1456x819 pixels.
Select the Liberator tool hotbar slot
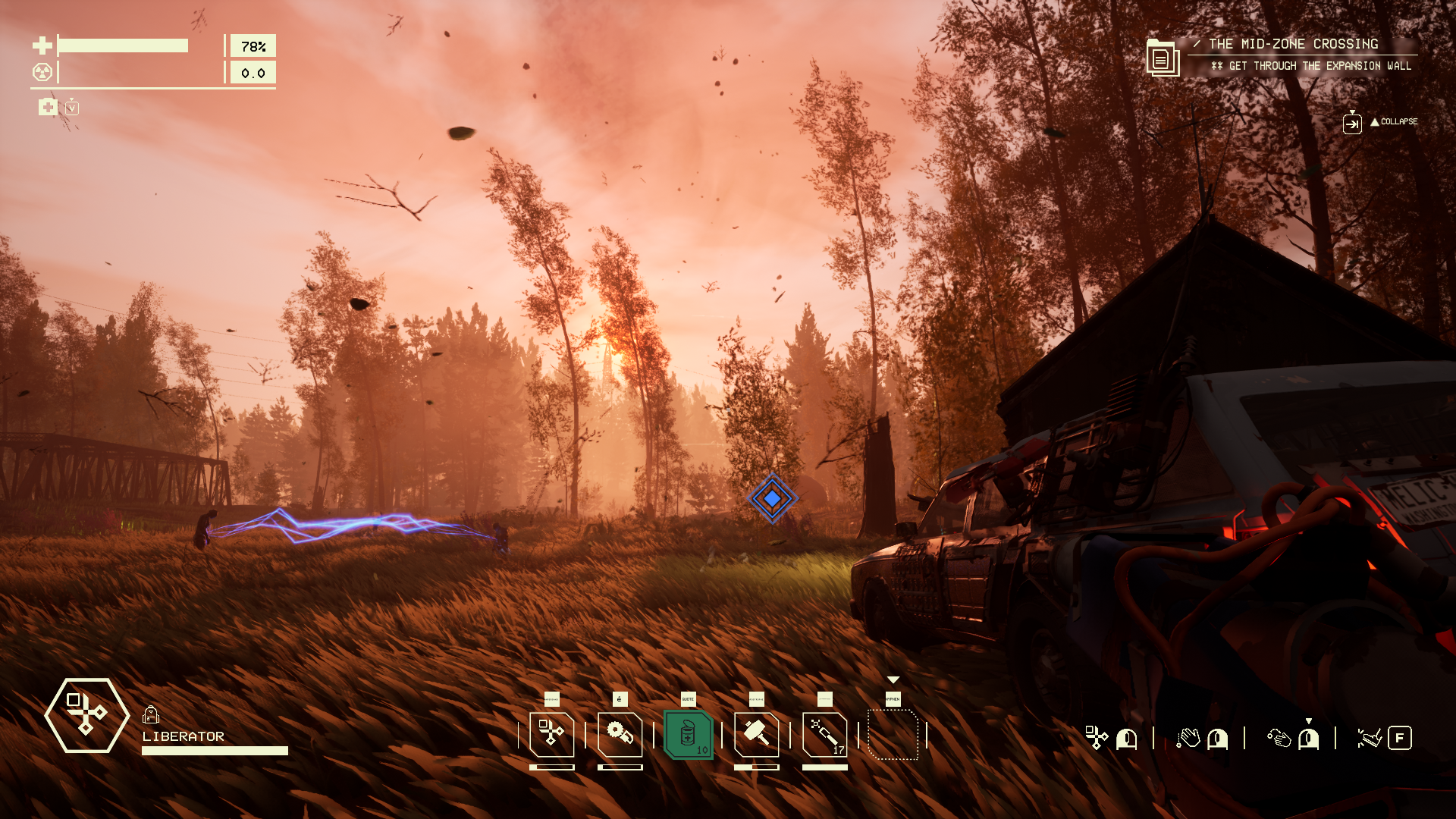pos(551,734)
